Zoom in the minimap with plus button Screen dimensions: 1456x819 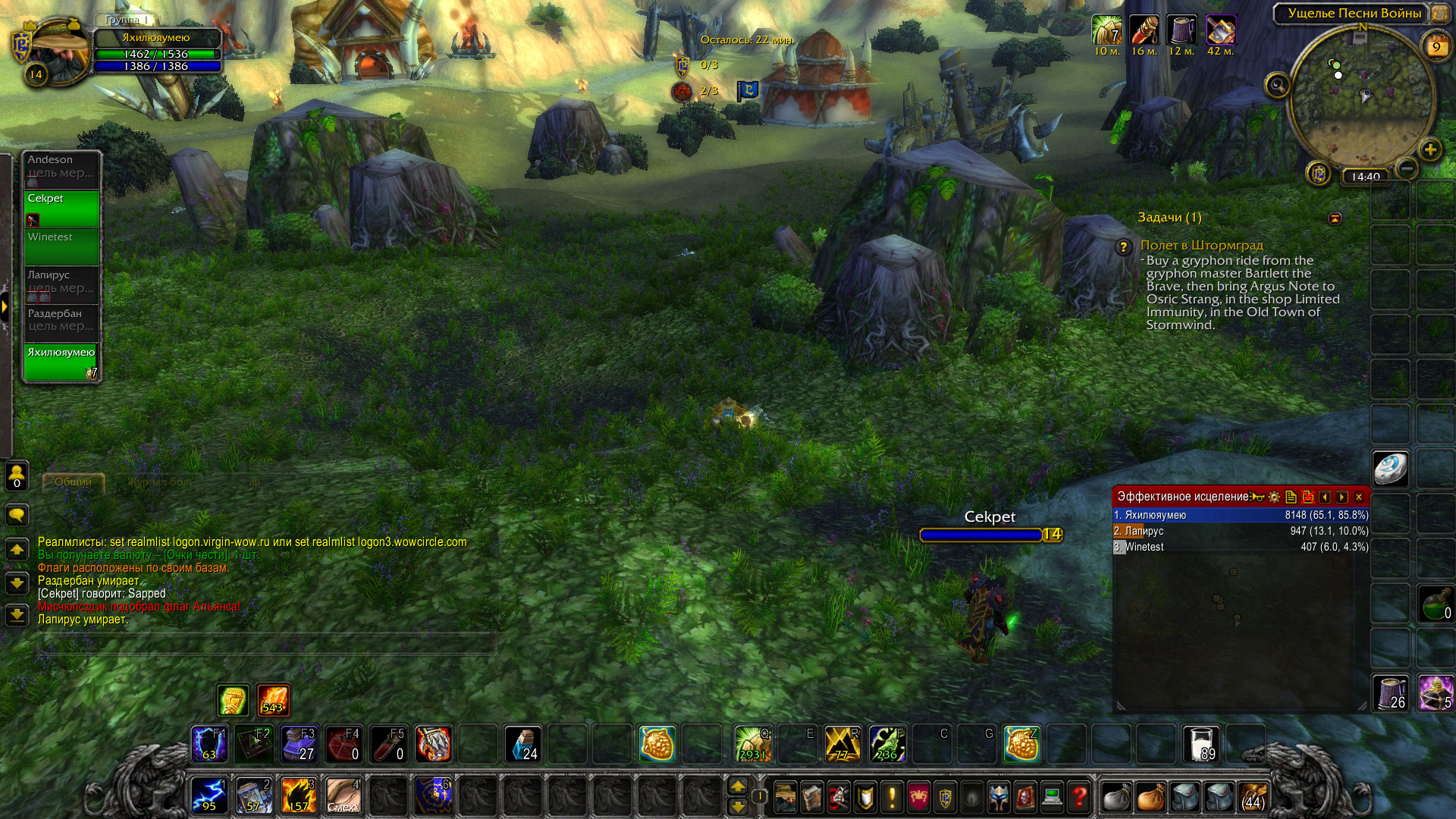tap(1429, 149)
